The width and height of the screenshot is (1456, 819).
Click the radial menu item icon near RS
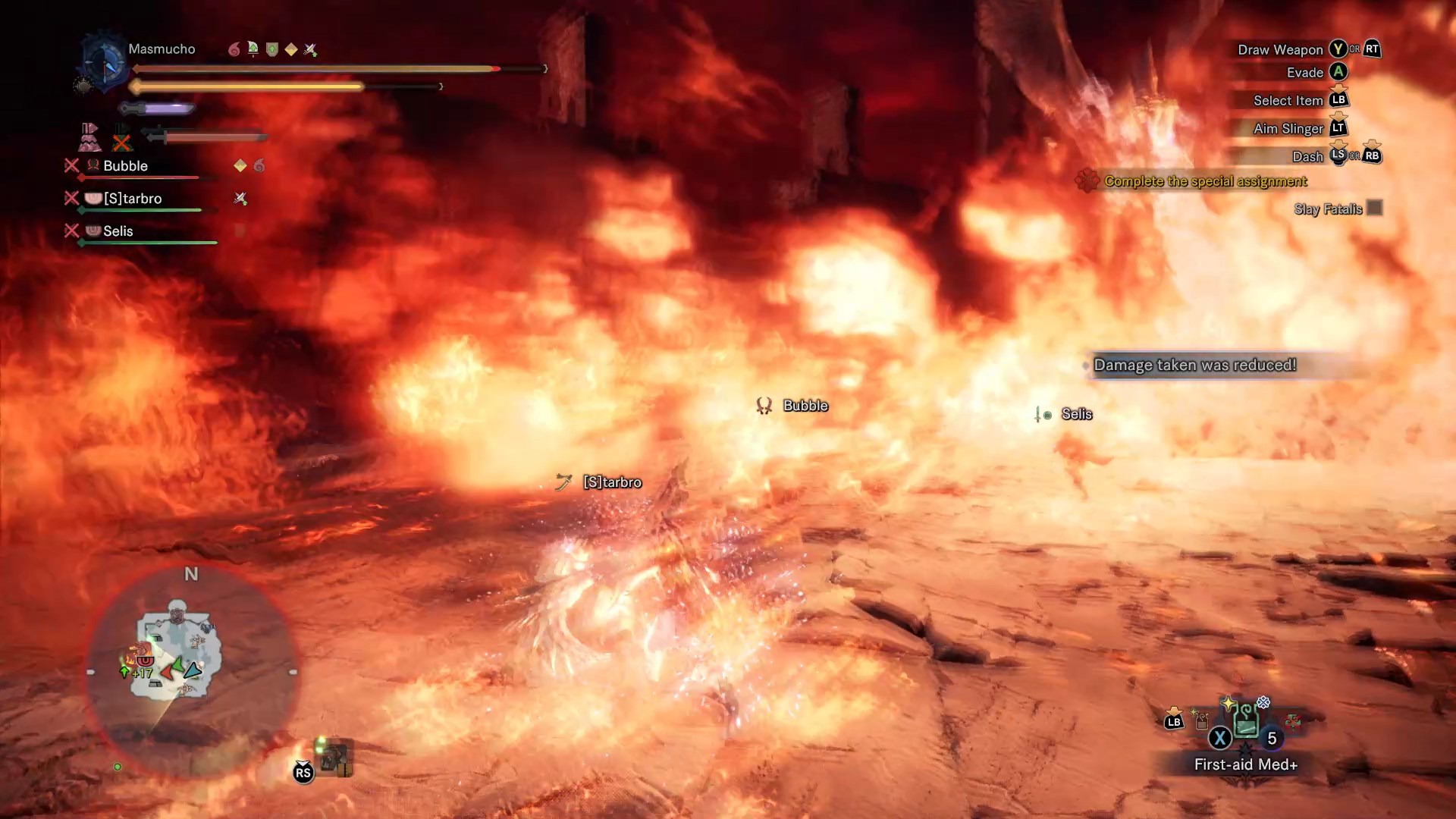(334, 757)
